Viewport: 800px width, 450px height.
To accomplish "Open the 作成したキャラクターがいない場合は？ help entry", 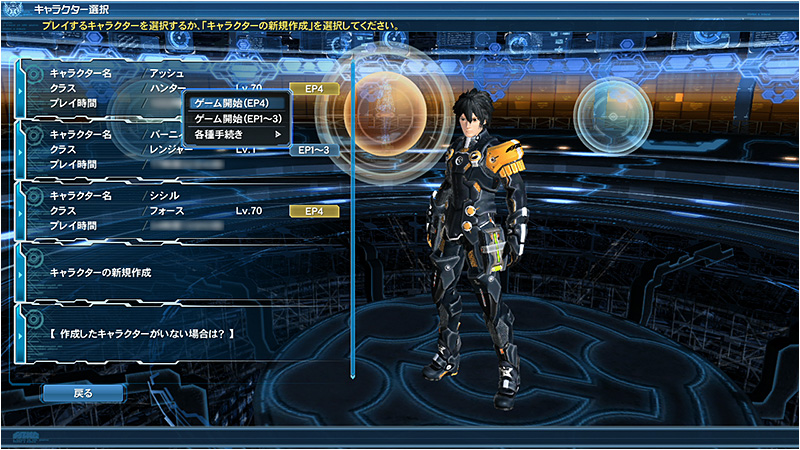I will point(180,331).
